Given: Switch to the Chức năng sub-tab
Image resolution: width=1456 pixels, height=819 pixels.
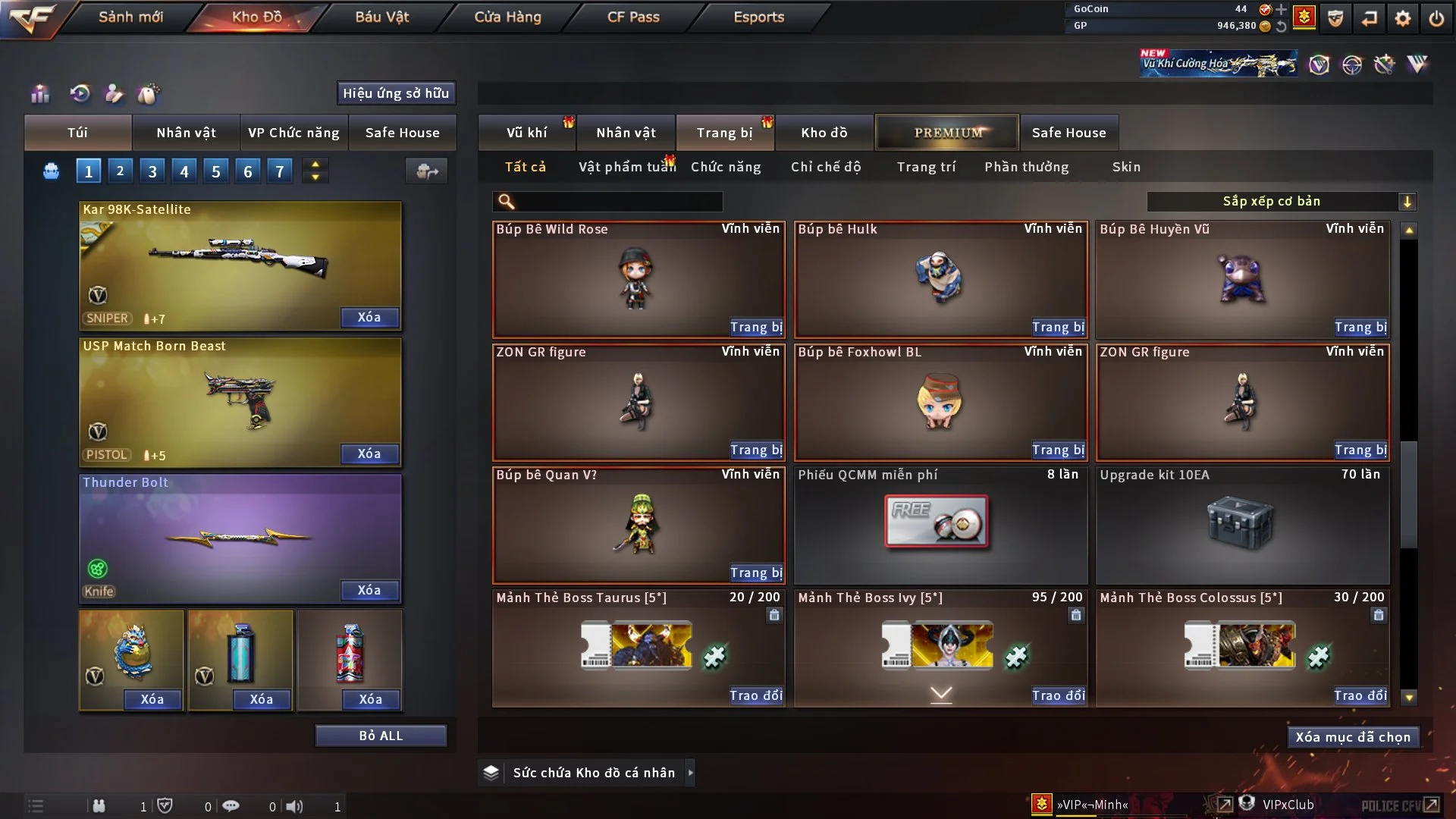Looking at the screenshot, I should [x=726, y=167].
